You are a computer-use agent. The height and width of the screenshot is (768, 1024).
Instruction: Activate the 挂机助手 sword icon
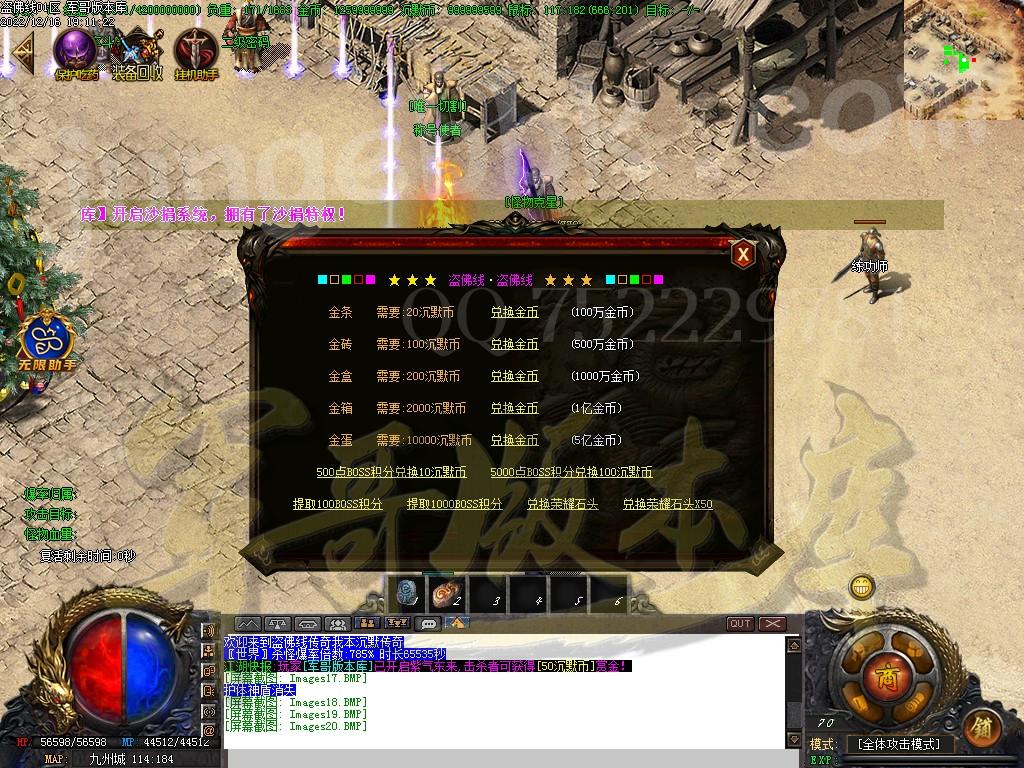coord(195,50)
